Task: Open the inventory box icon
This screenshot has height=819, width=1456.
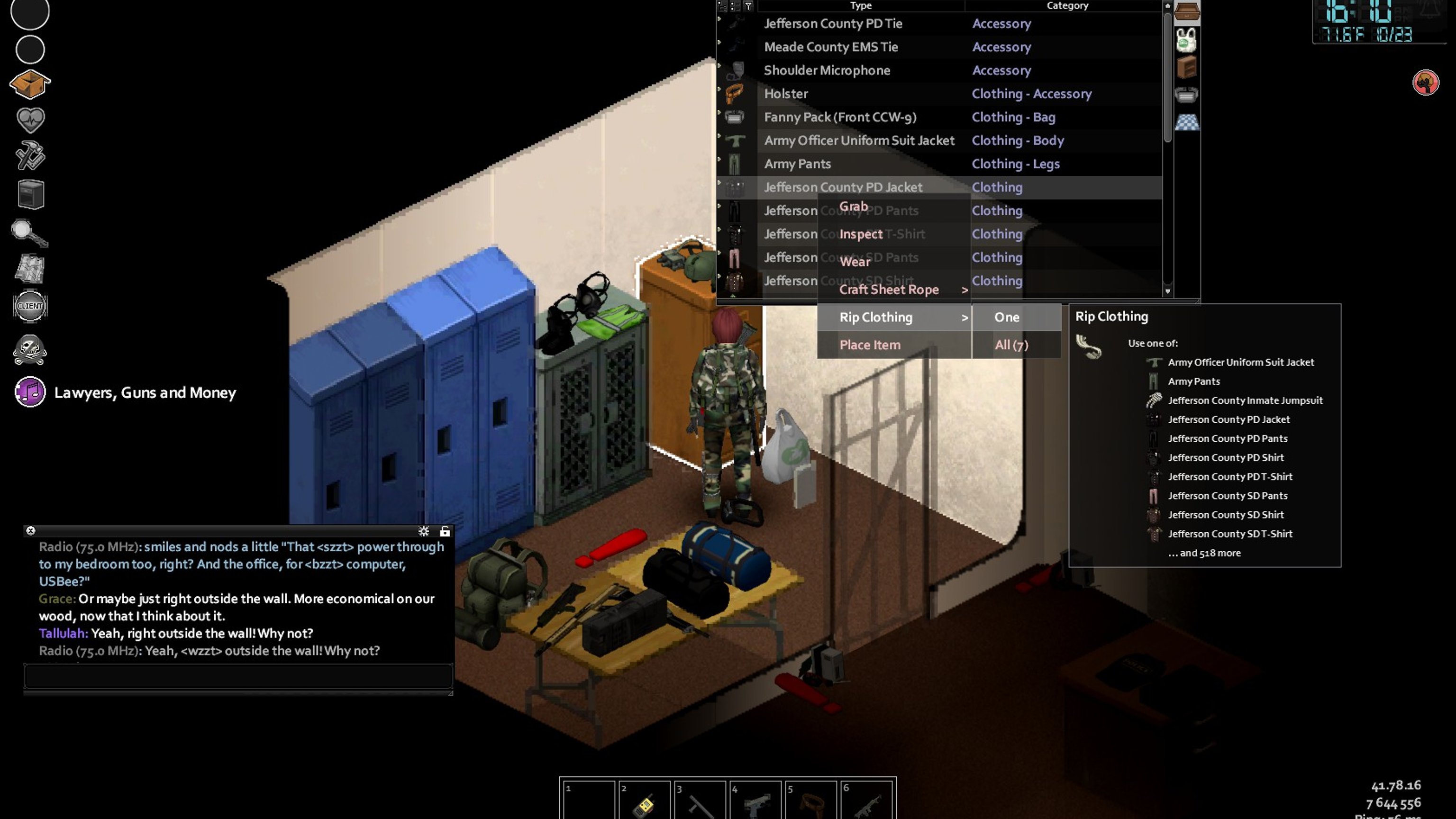Action: pos(30,84)
